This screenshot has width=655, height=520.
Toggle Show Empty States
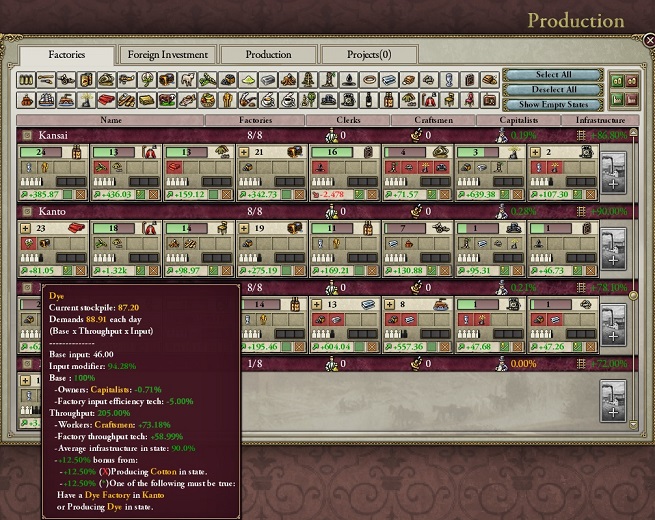click(x=553, y=104)
